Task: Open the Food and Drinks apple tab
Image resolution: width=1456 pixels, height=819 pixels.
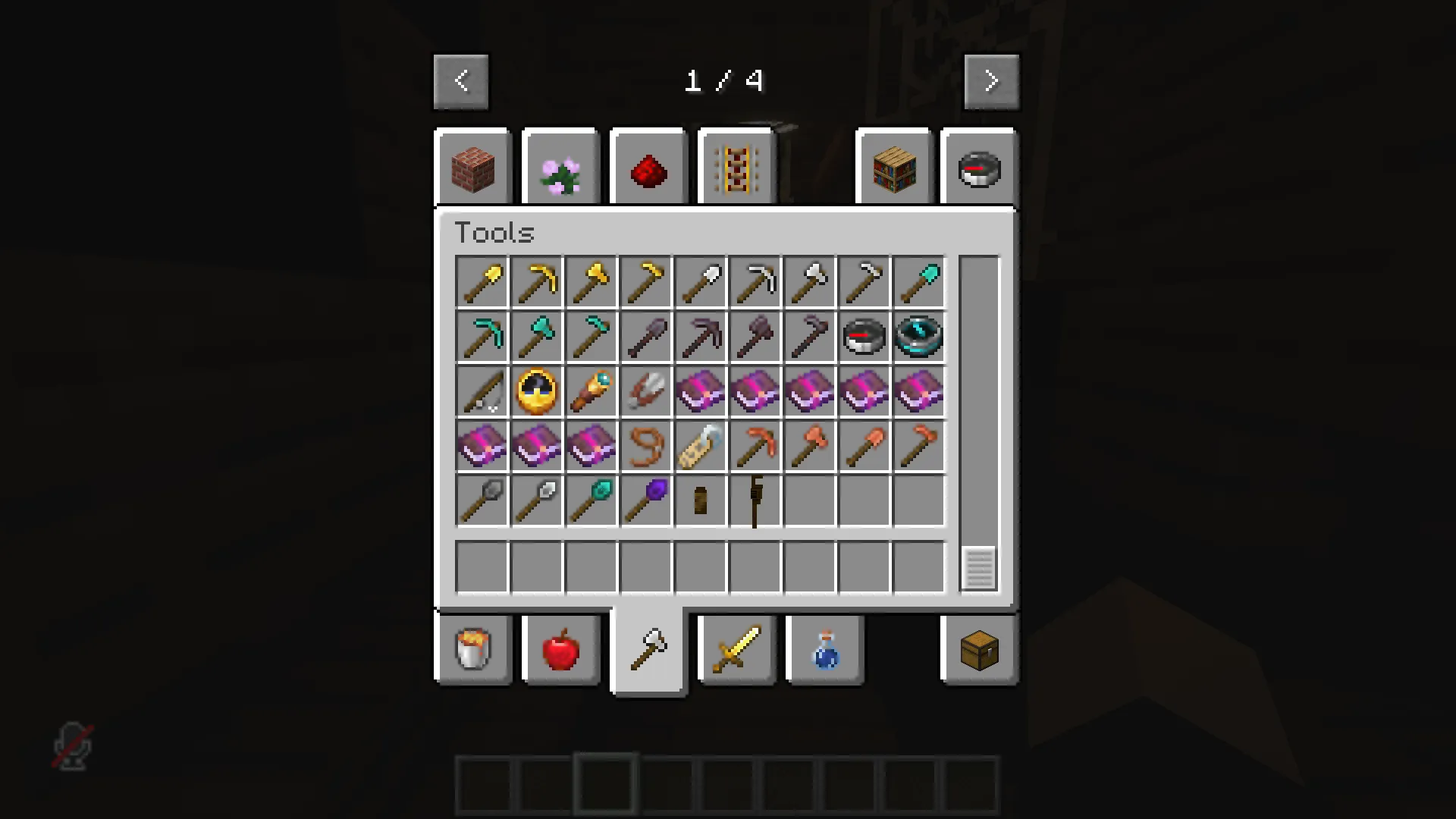Action: [561, 650]
